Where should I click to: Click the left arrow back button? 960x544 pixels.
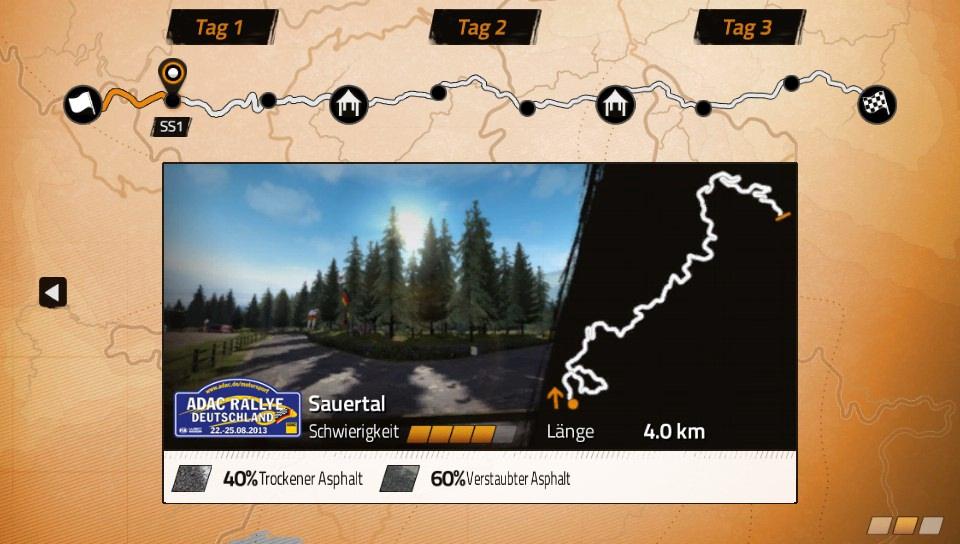[x=53, y=292]
